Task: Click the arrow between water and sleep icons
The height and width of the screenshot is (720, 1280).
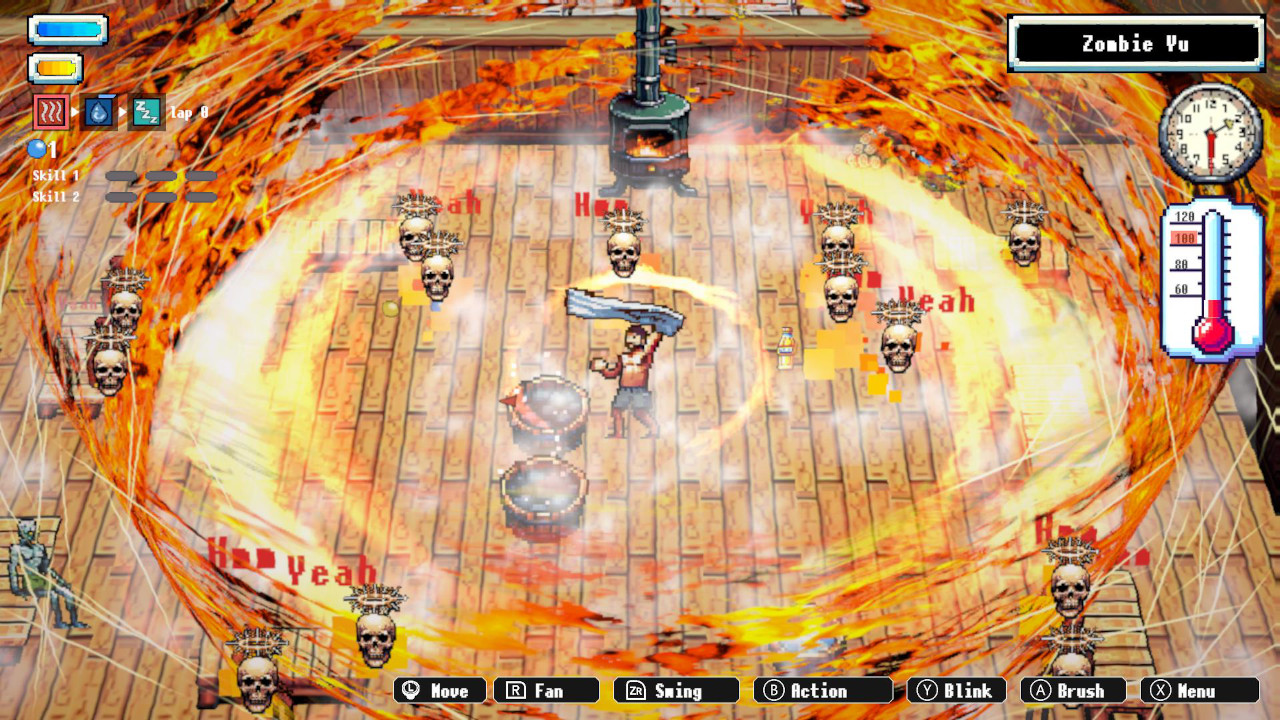Action: click(x=123, y=111)
